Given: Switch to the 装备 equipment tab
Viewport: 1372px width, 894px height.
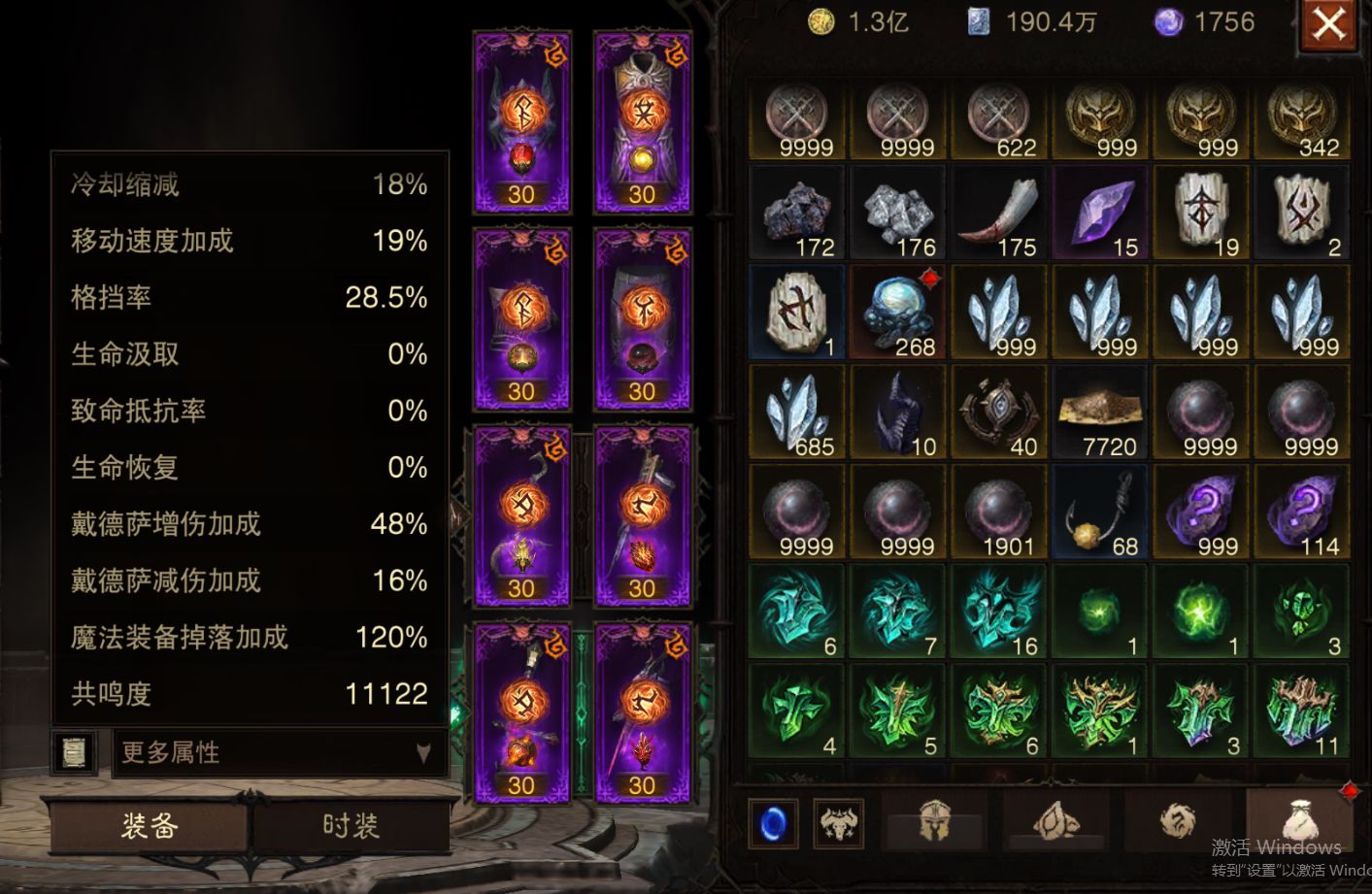Looking at the screenshot, I should point(150,825).
